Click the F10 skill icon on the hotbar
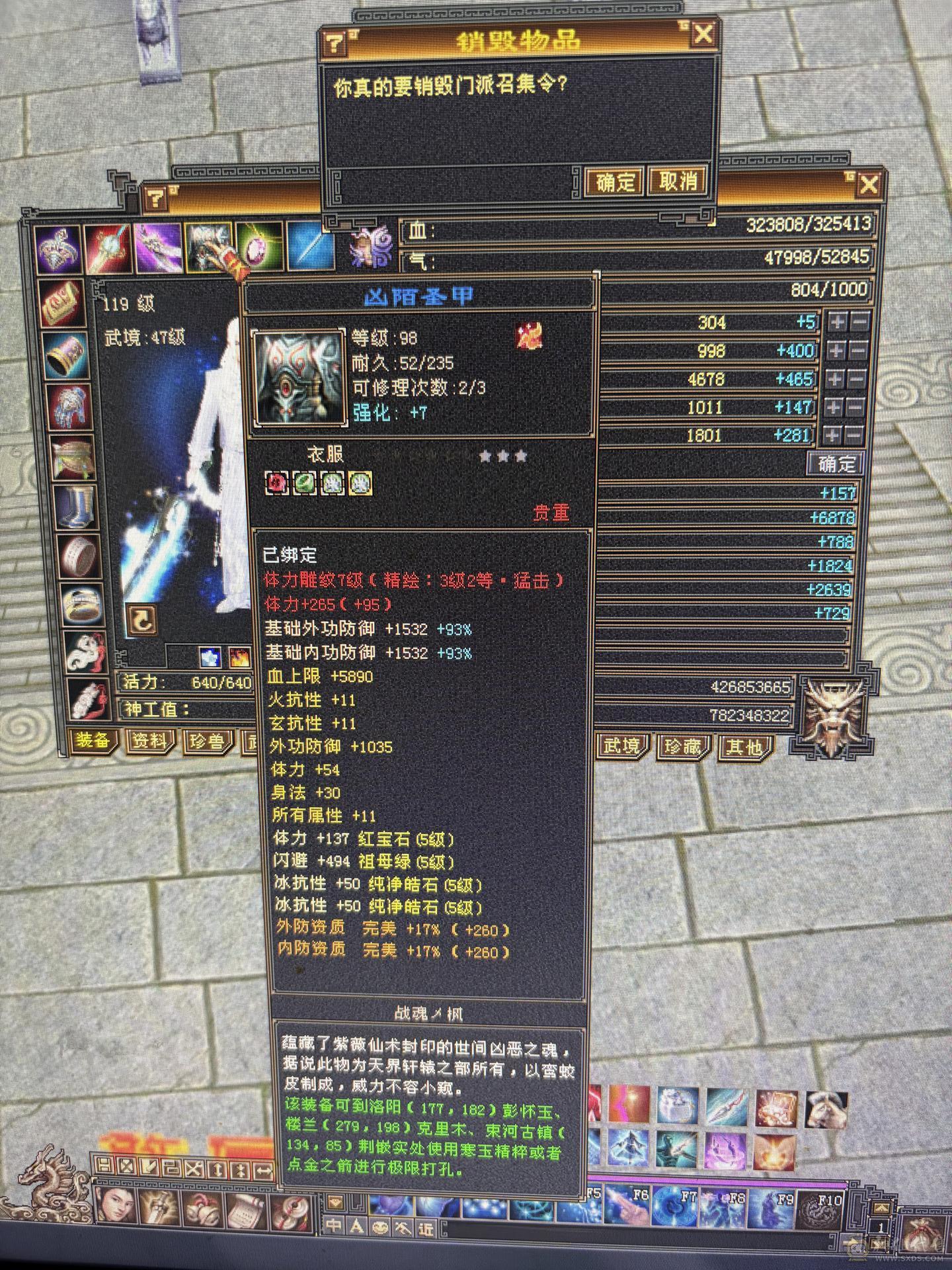Screen dimensions: 952x1270 [x=820, y=1210]
